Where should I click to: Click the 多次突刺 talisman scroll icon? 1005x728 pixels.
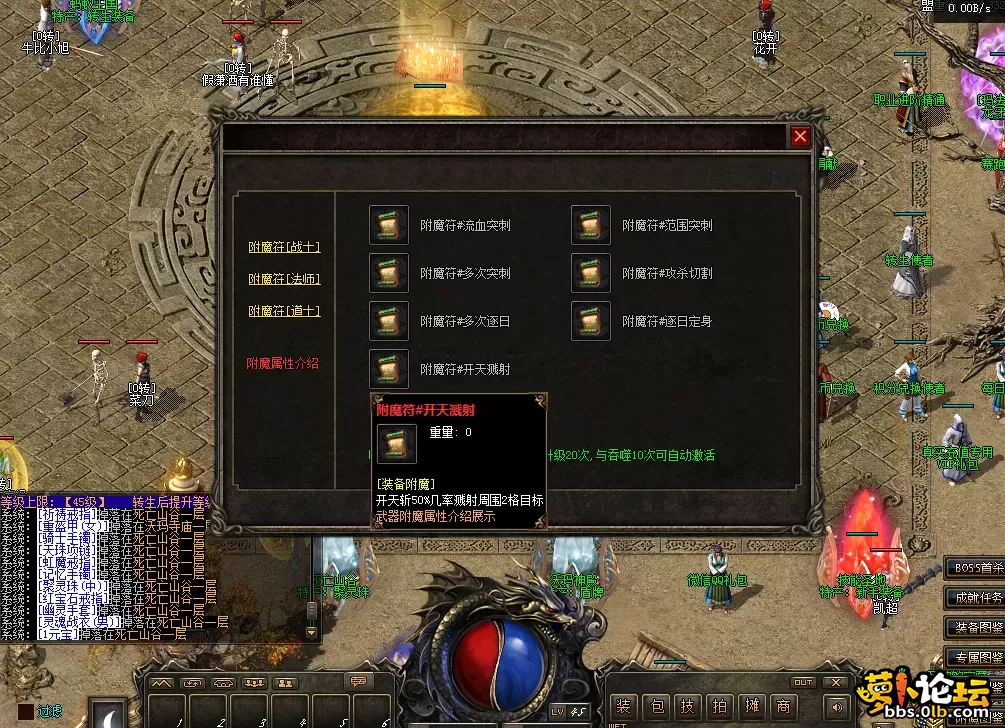click(389, 273)
